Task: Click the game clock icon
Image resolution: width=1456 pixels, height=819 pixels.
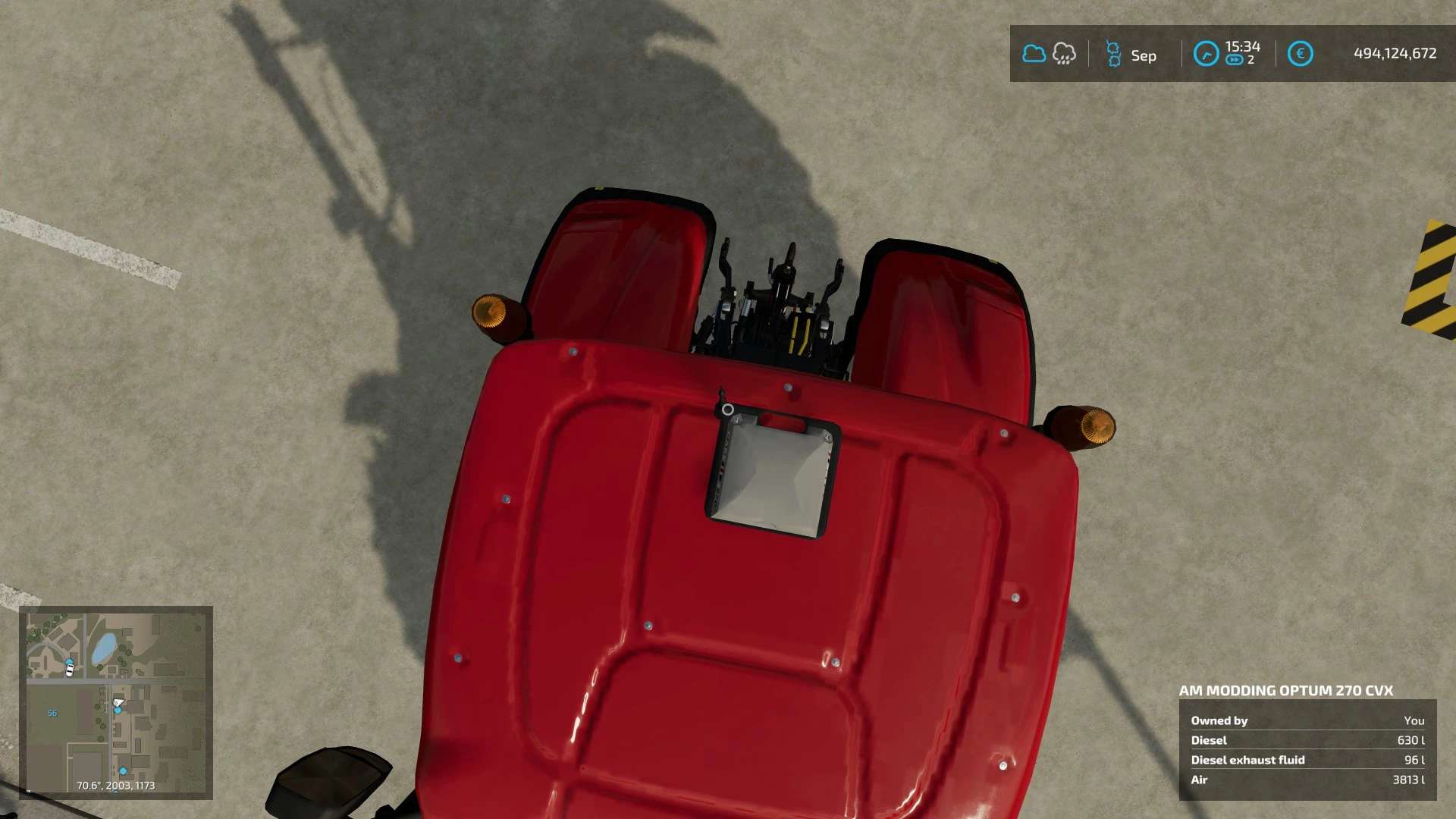Action: [1206, 54]
